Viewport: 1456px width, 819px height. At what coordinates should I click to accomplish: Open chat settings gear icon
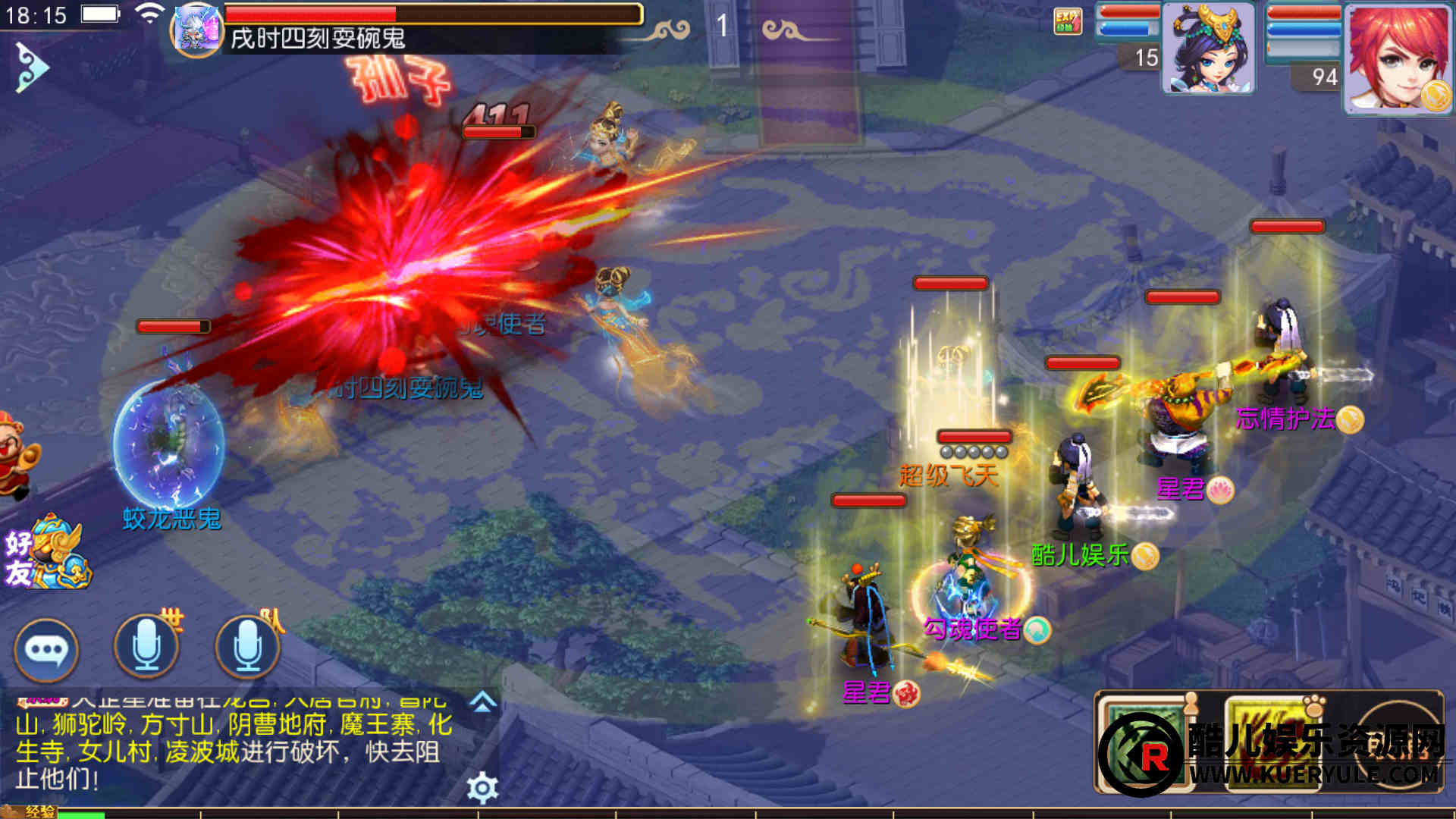pyautogui.click(x=482, y=789)
